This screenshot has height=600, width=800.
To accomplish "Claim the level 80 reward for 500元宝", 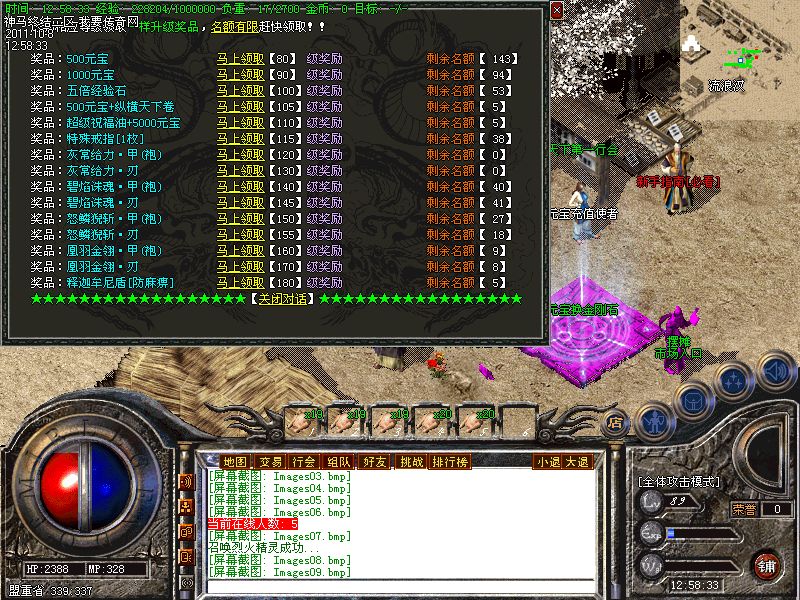I will [x=241, y=58].
